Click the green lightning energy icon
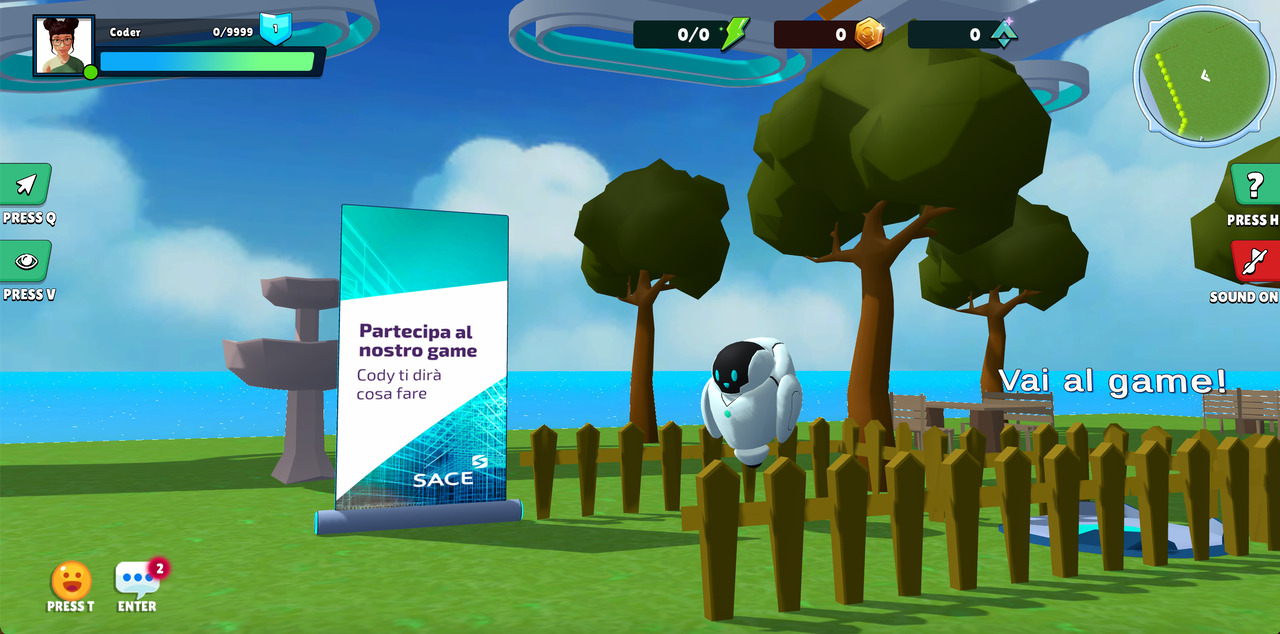Screen dimensions: 1280x634 [735, 34]
